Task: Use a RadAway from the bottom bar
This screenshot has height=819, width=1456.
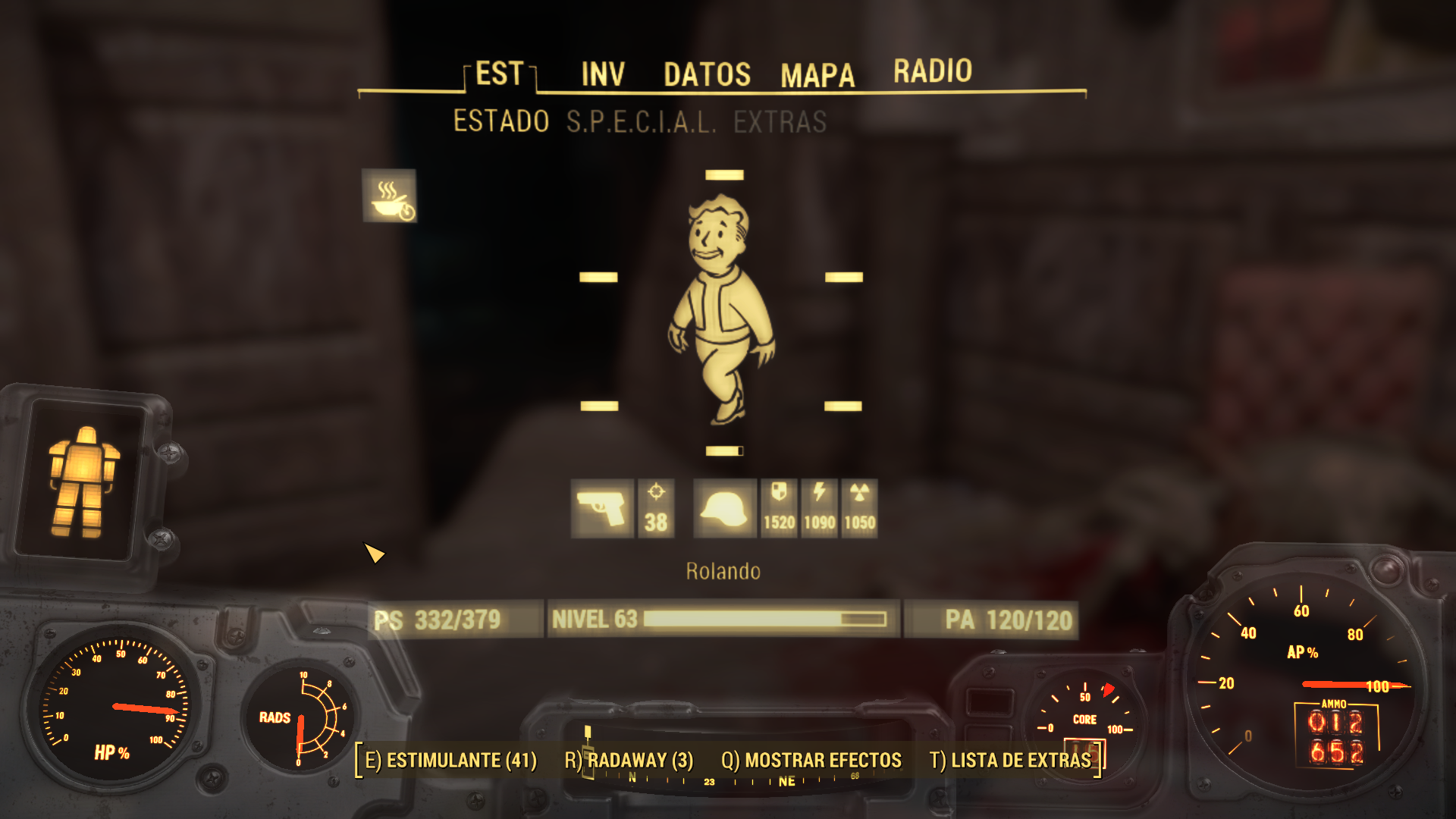Action: pyautogui.click(x=629, y=760)
